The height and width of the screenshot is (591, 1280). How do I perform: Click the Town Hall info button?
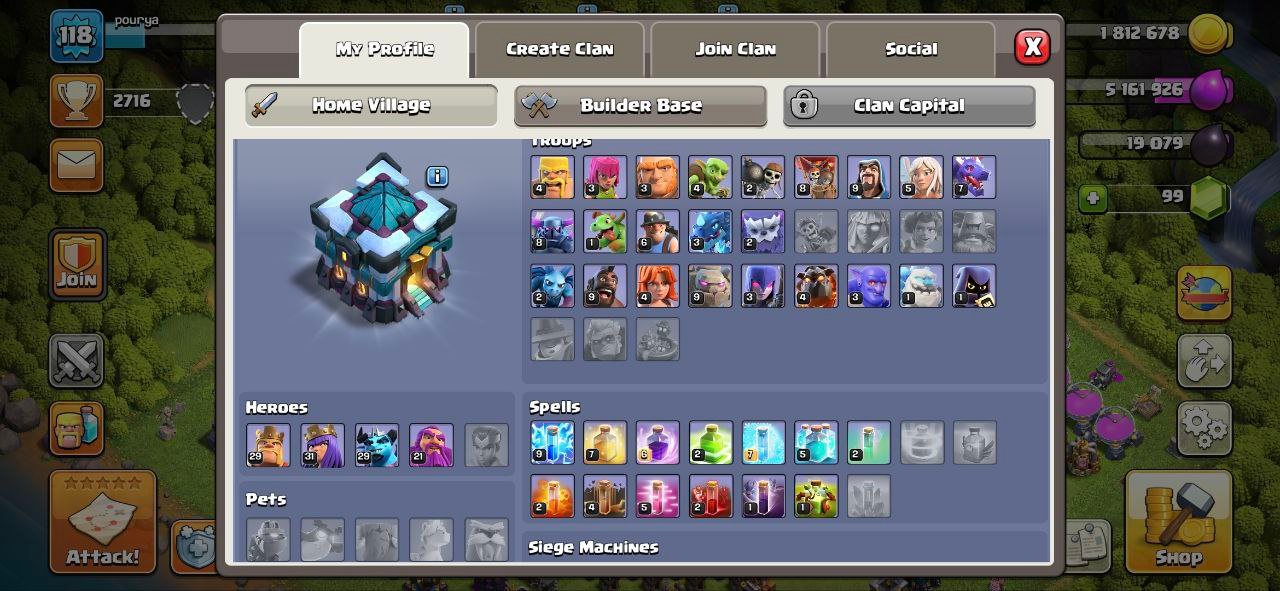437,177
